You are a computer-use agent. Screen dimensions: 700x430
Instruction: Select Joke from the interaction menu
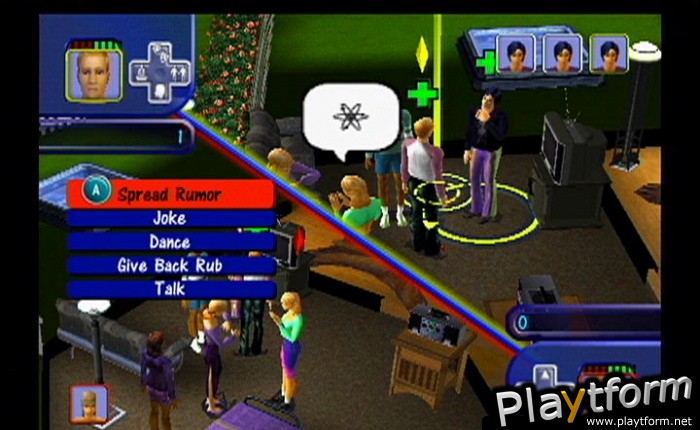[170, 218]
